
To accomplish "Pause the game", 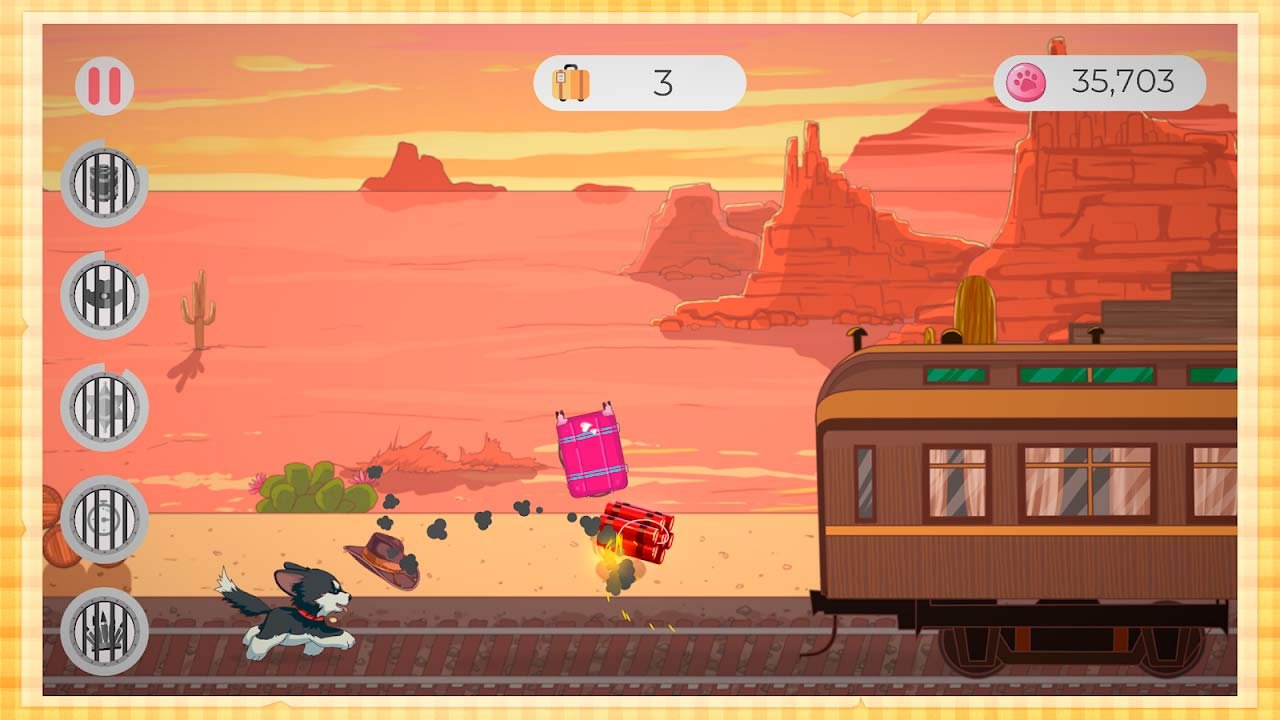I will 104,85.
